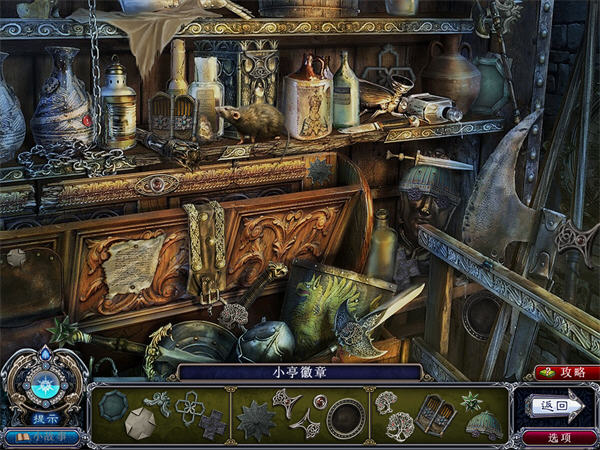Select the octagonal emblem silhouette in tray
Screen dimensions: 600x450
113,404
